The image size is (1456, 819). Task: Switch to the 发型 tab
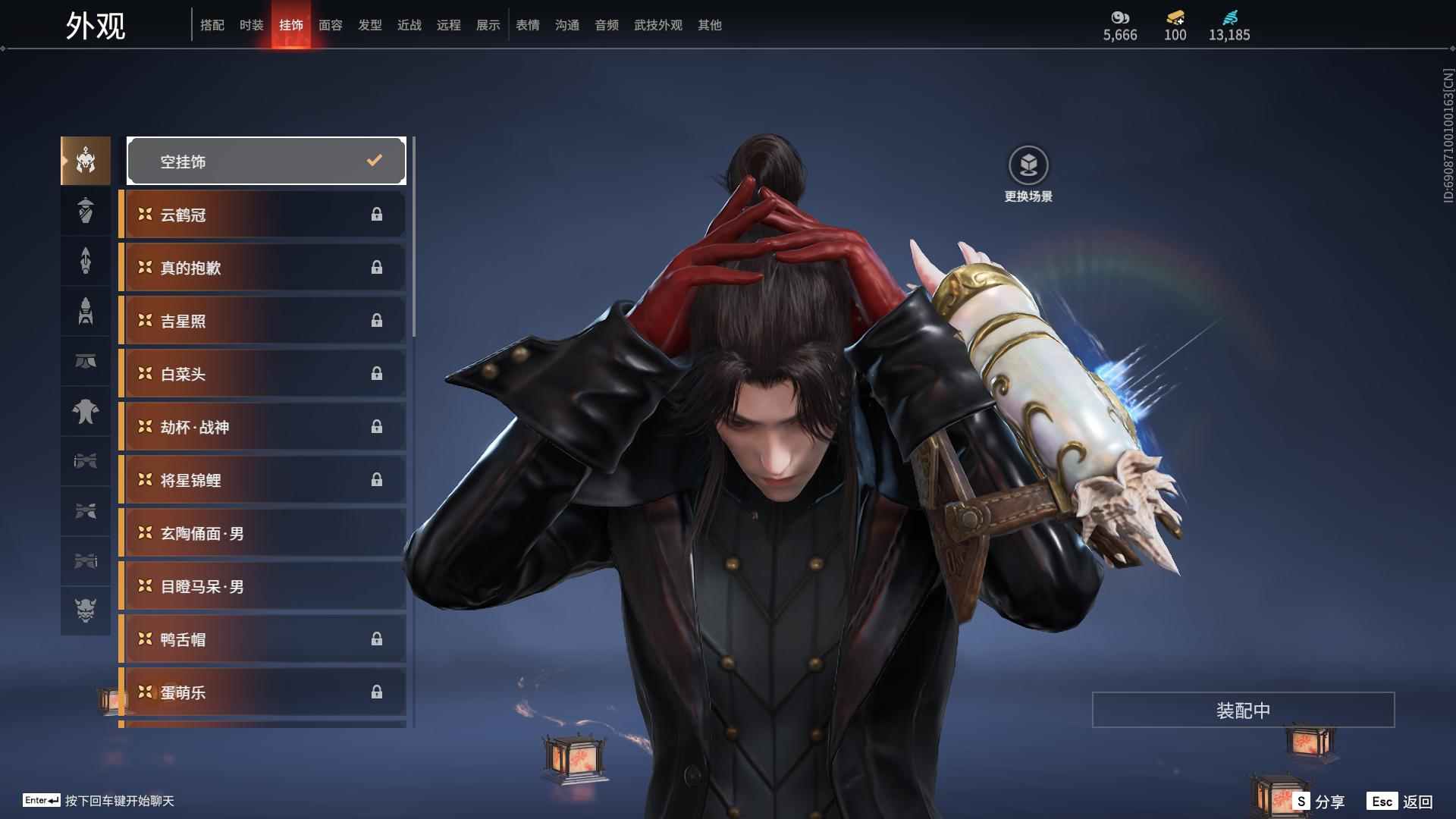pyautogui.click(x=369, y=25)
